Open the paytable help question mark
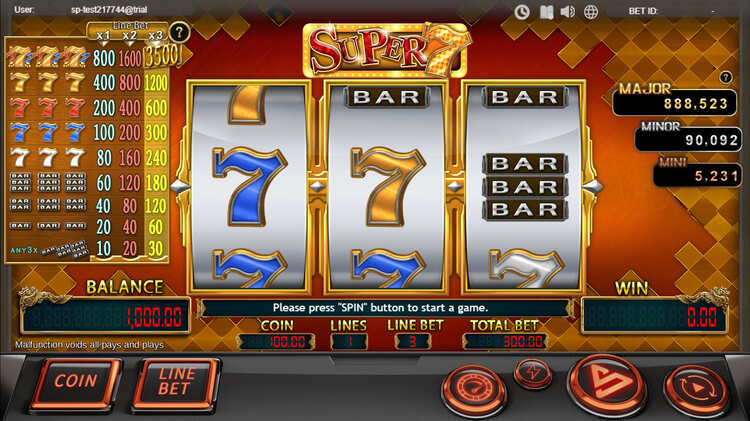The image size is (750, 421). coord(179,32)
